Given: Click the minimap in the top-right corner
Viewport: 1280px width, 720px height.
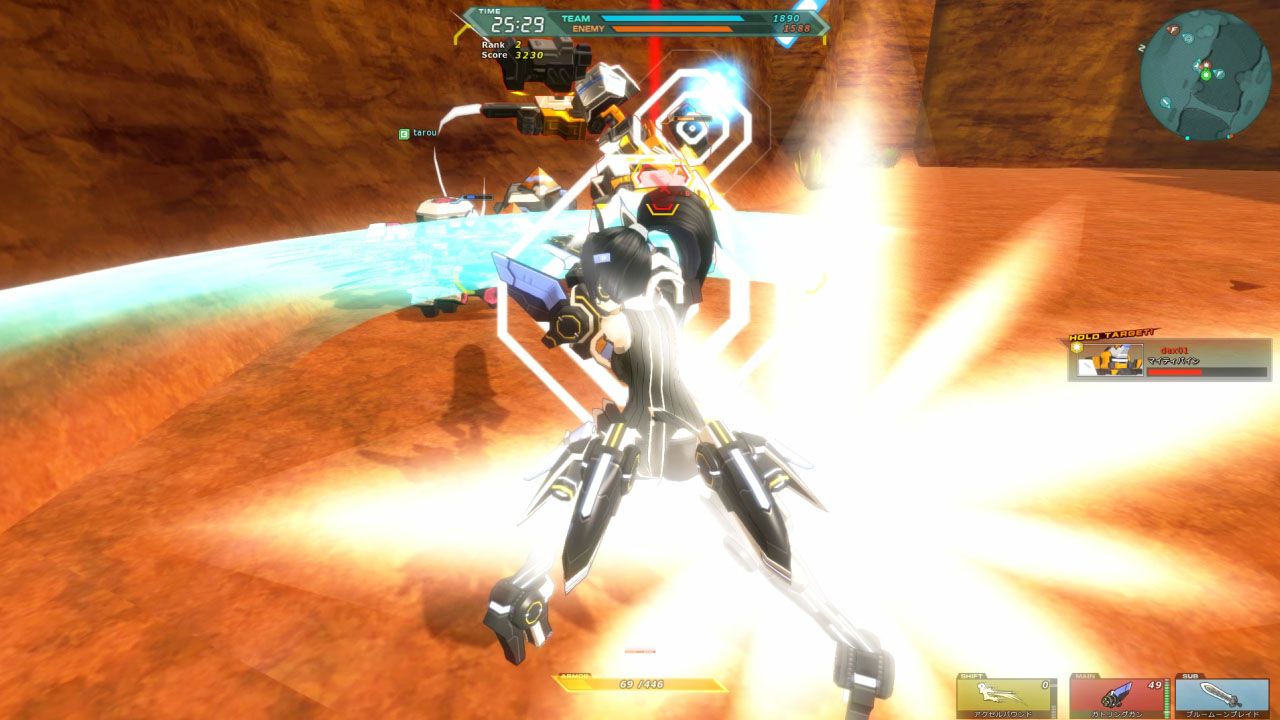Looking at the screenshot, I should 1207,67.
